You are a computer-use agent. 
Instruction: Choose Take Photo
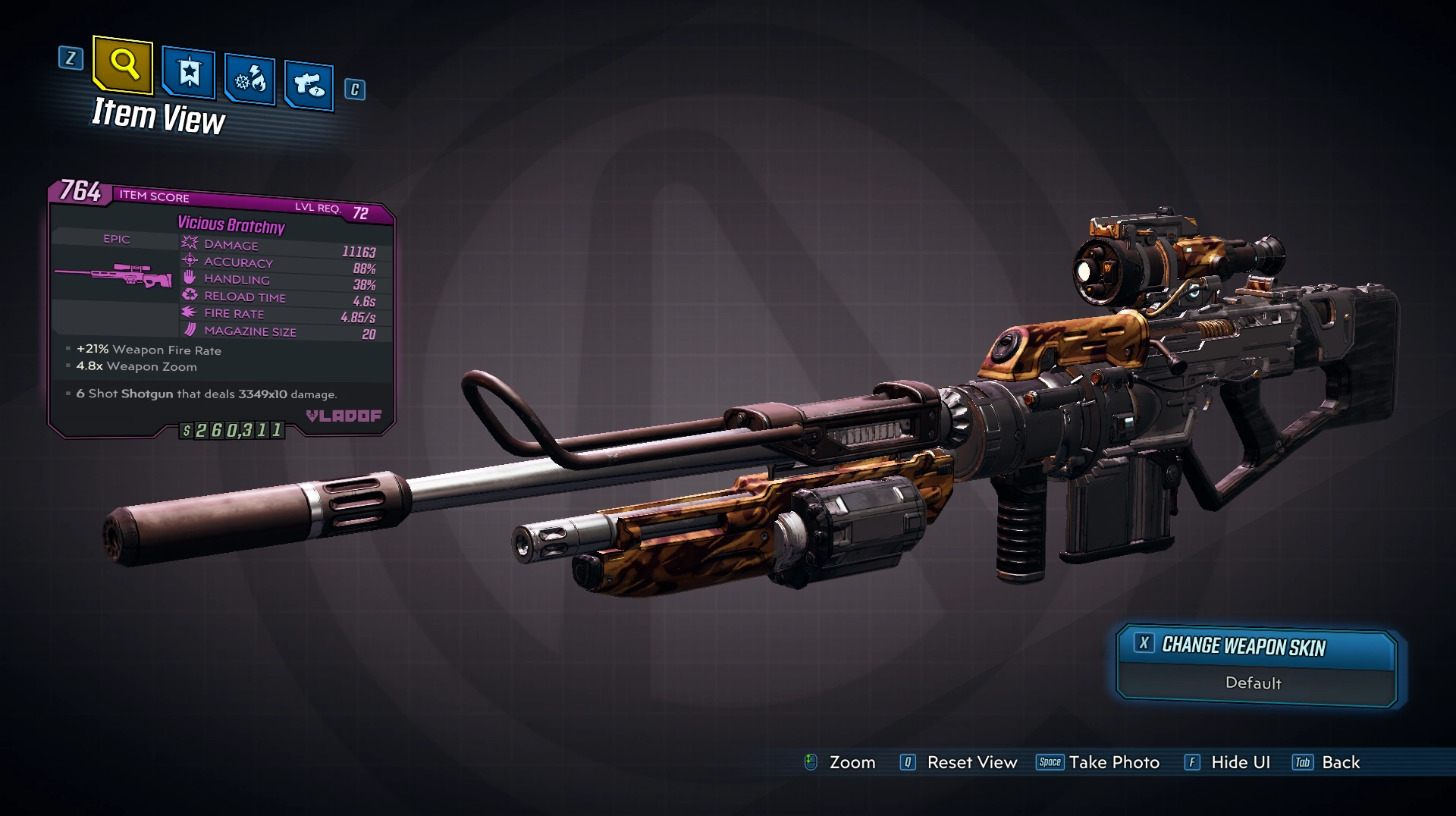1100,762
